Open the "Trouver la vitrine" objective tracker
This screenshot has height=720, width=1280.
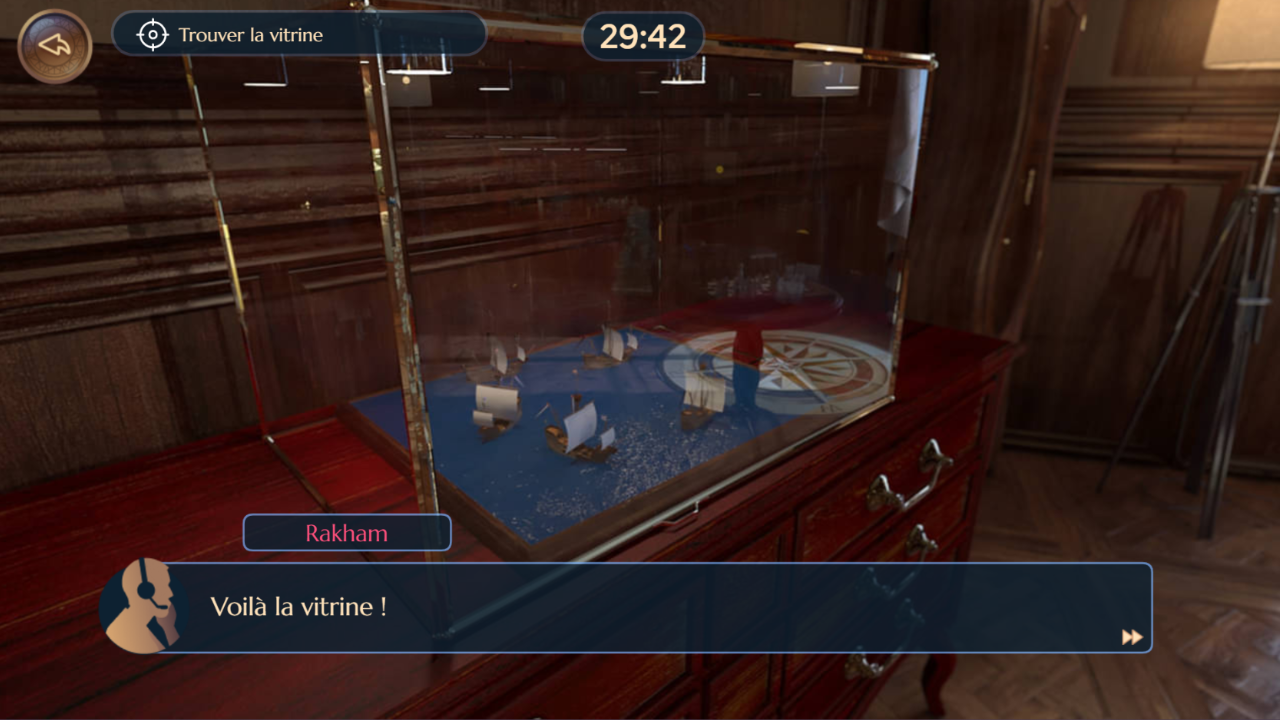[x=298, y=35]
